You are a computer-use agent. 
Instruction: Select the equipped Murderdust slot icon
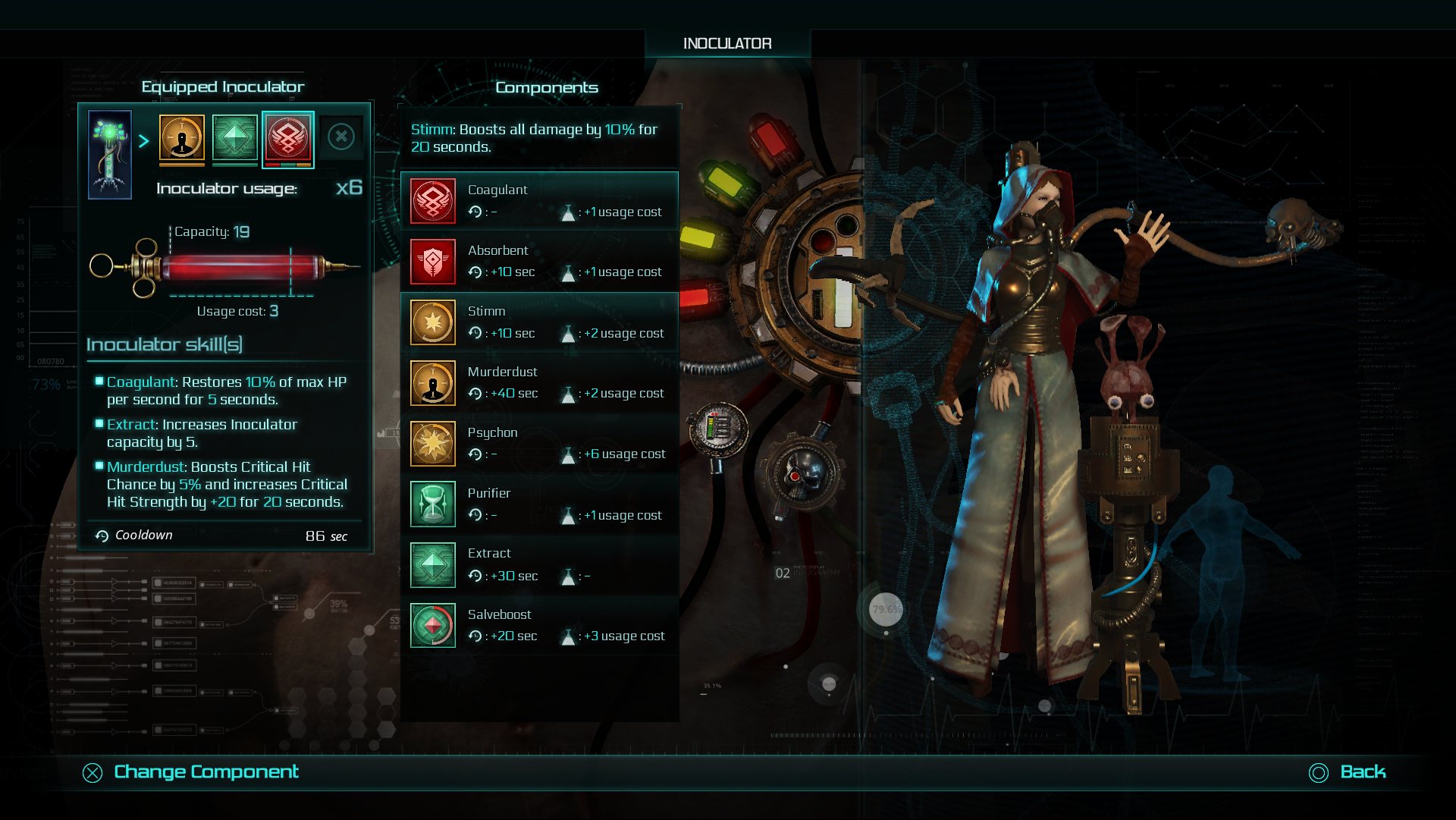pos(182,139)
